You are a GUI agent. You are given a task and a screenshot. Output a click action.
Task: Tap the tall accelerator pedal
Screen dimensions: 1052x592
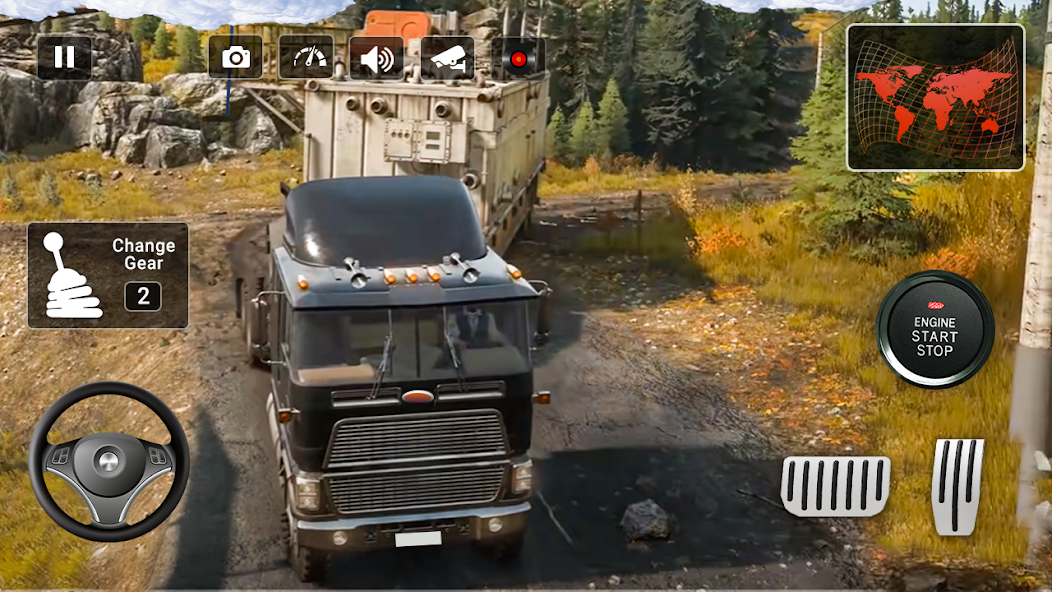957,486
